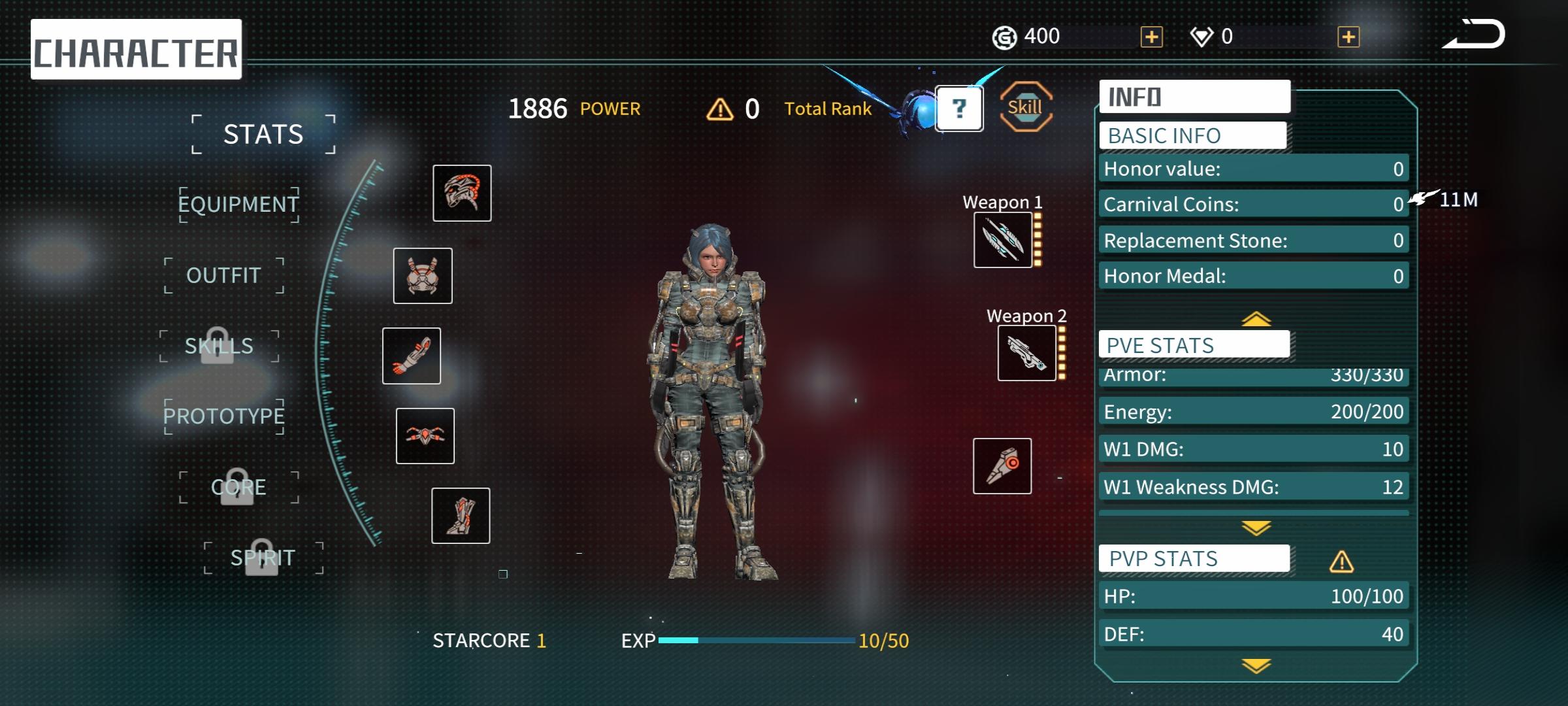Add more diamonds with plus button
Screen dimensions: 1568x706
click(1348, 37)
